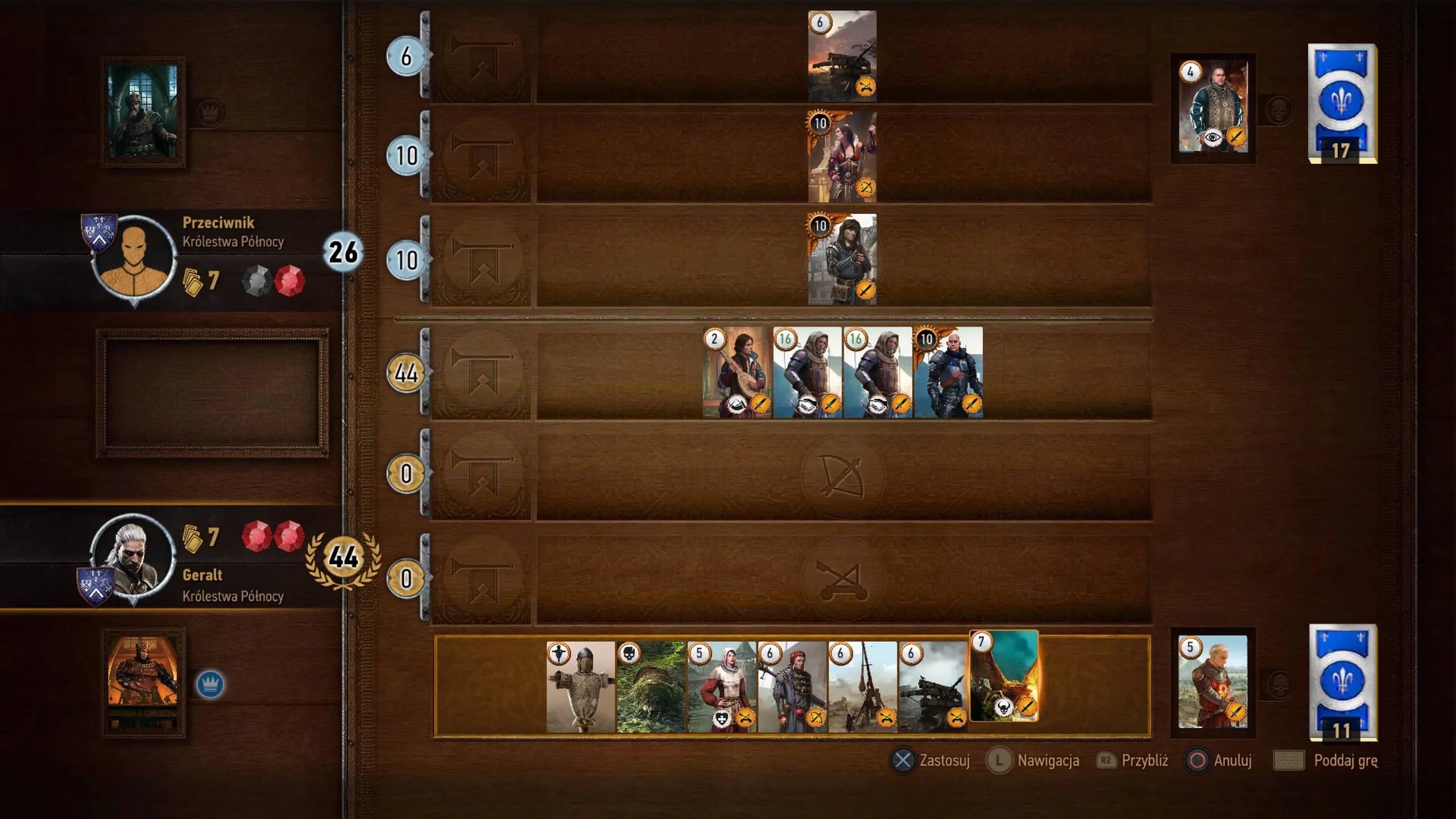The height and width of the screenshot is (819, 1456).
Task: Select the Decoy scarecrow card in hand
Action: 580,687
